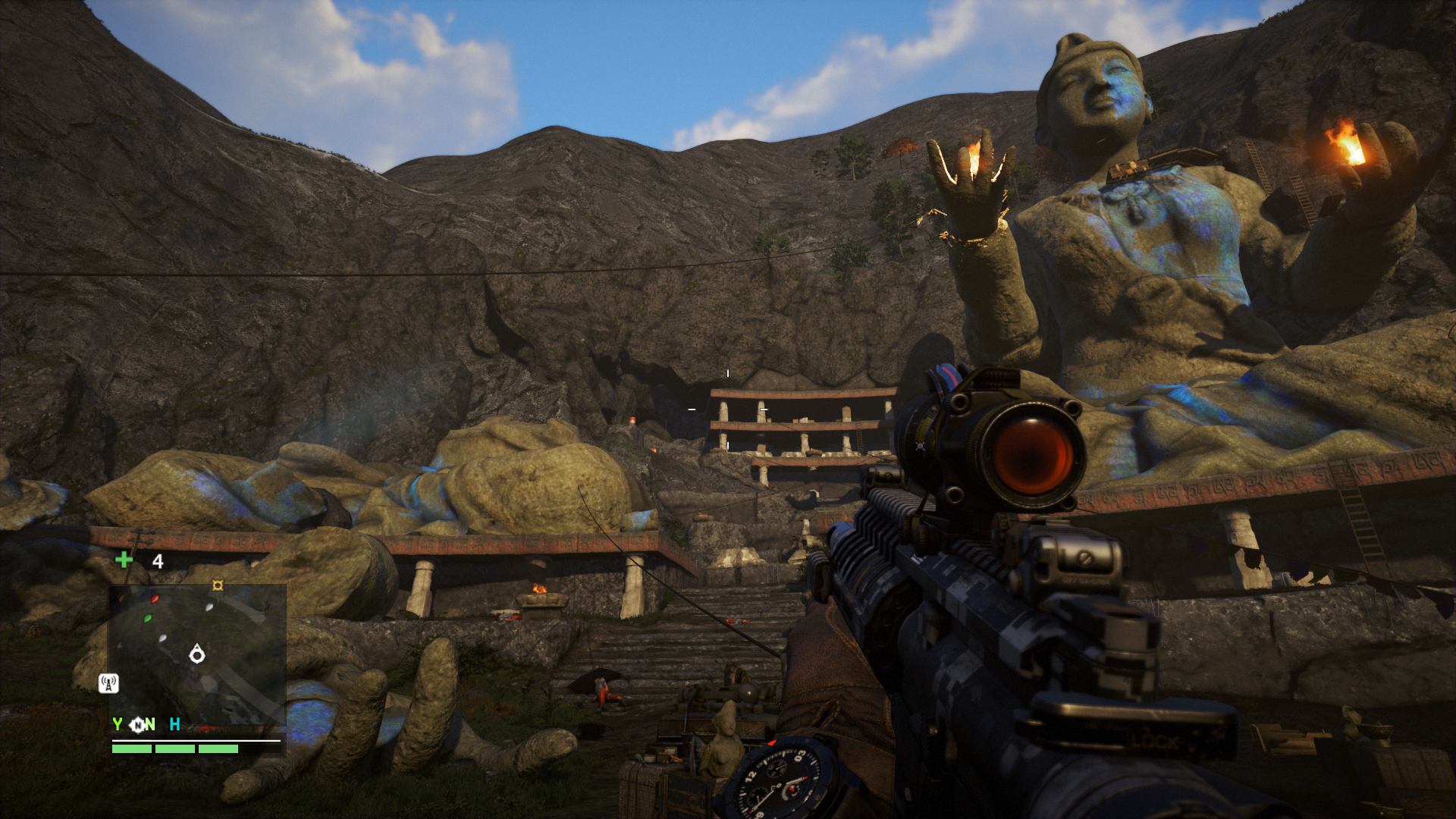Click the yellow objective marker atop the minimap

pyautogui.click(x=218, y=585)
